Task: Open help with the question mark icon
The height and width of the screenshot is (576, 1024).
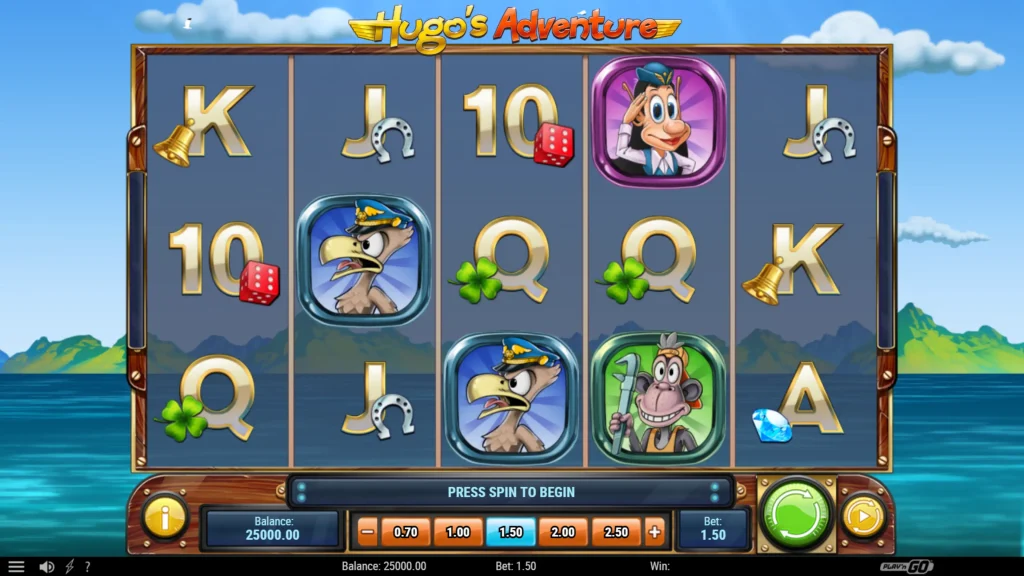Action: coord(87,566)
